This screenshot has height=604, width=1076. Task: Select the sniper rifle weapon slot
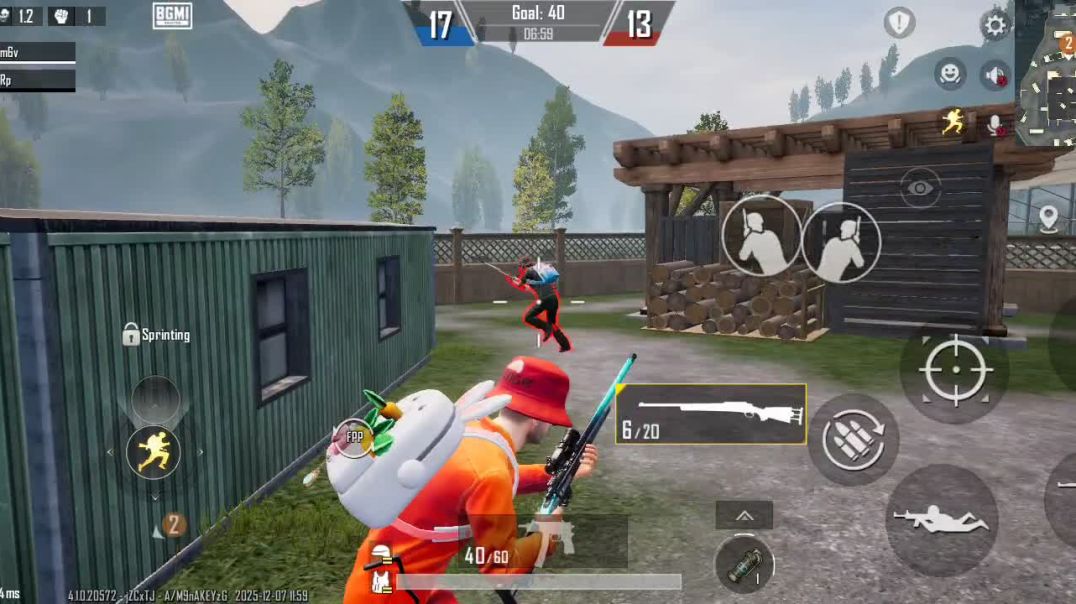click(711, 414)
